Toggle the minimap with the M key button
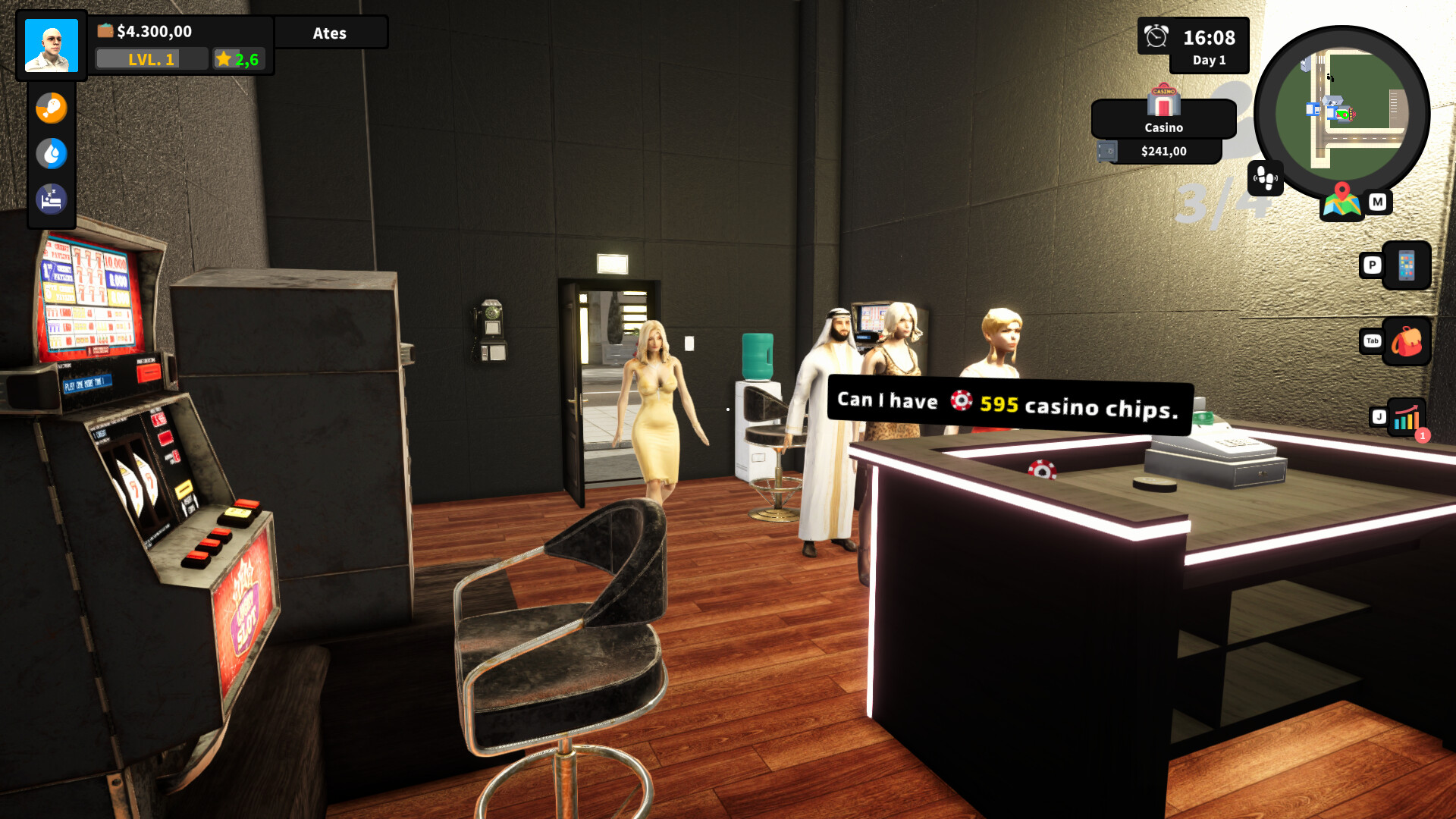This screenshot has height=819, width=1456. [1377, 202]
